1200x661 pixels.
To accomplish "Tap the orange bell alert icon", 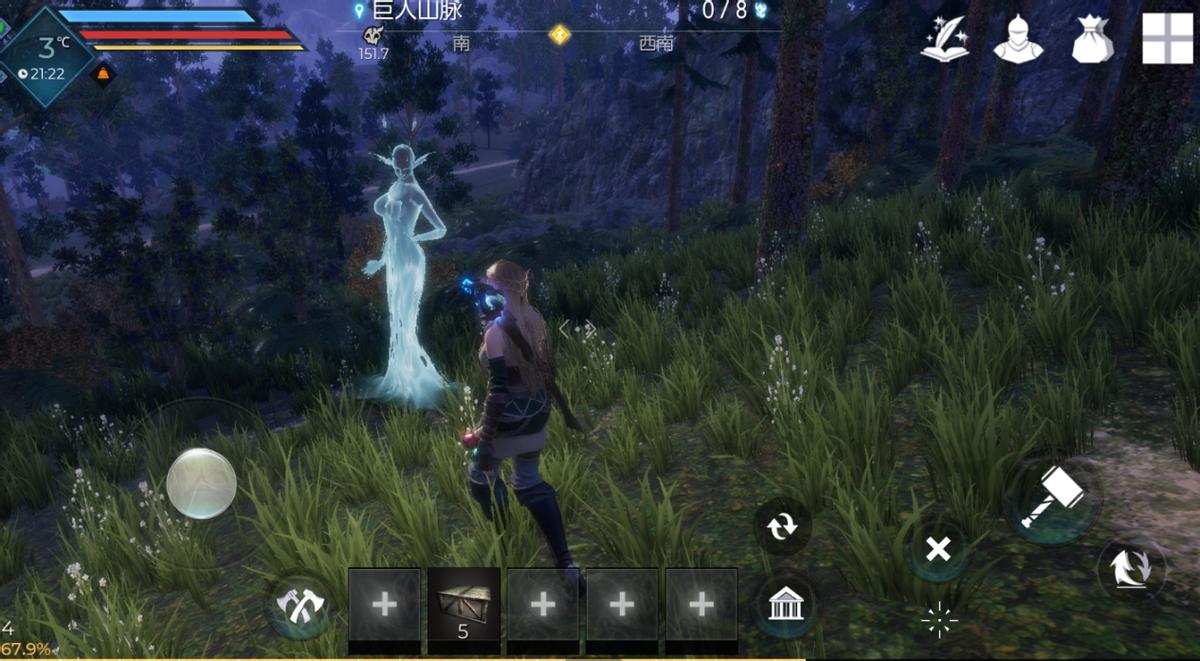I will point(102,74).
